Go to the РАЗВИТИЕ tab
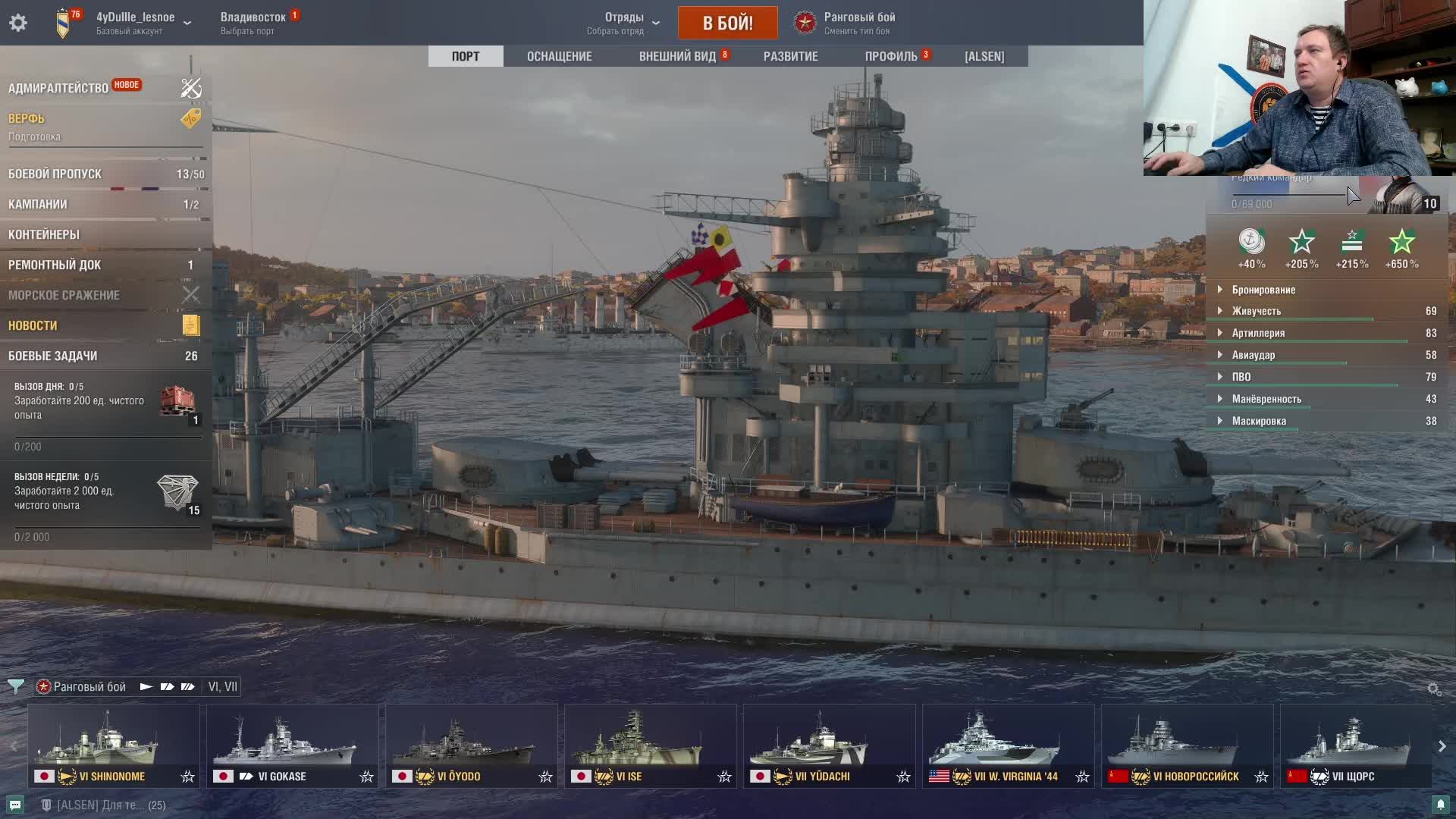The width and height of the screenshot is (1456, 819). (x=790, y=56)
